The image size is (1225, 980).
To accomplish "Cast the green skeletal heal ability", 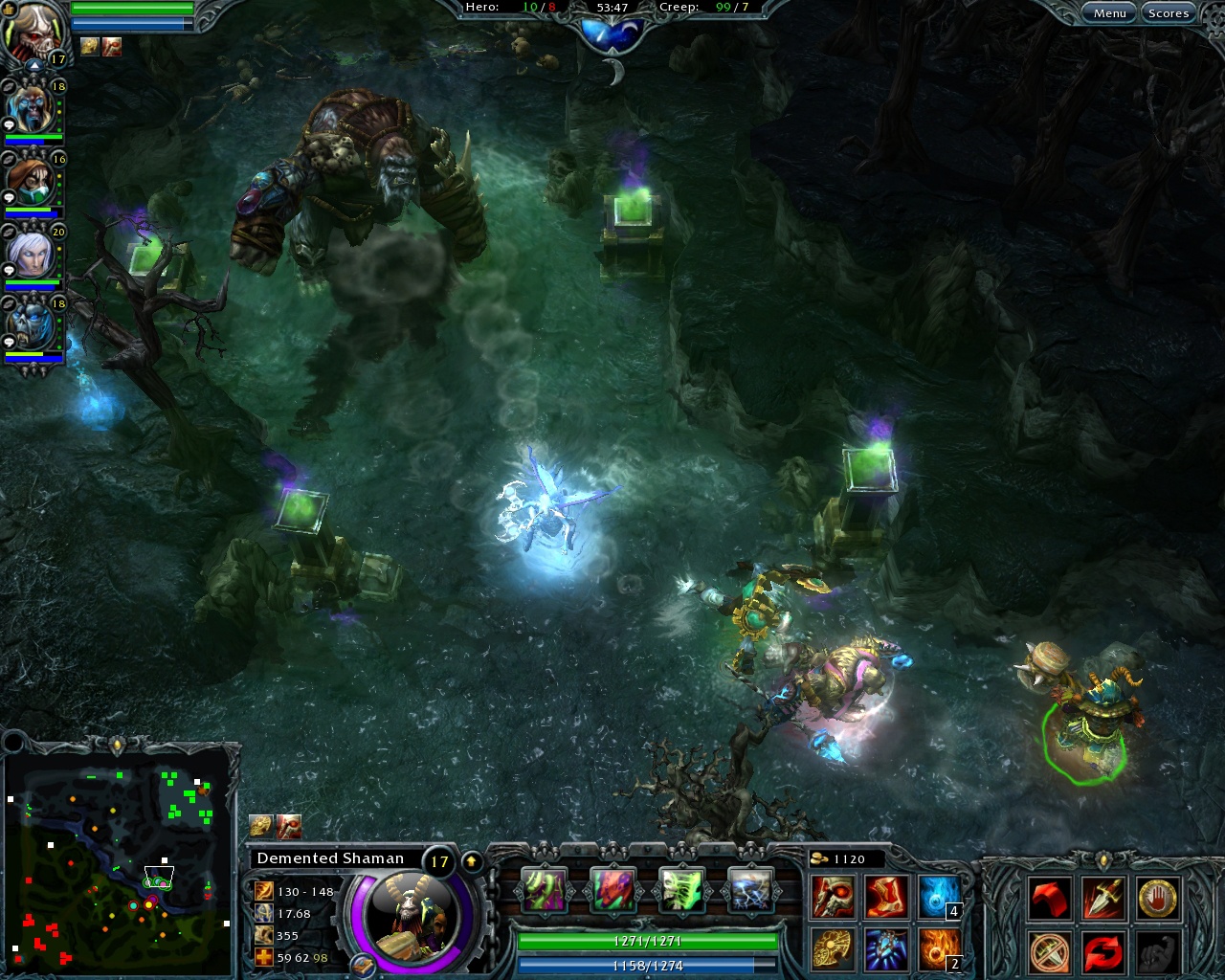I will pyautogui.click(x=680, y=890).
